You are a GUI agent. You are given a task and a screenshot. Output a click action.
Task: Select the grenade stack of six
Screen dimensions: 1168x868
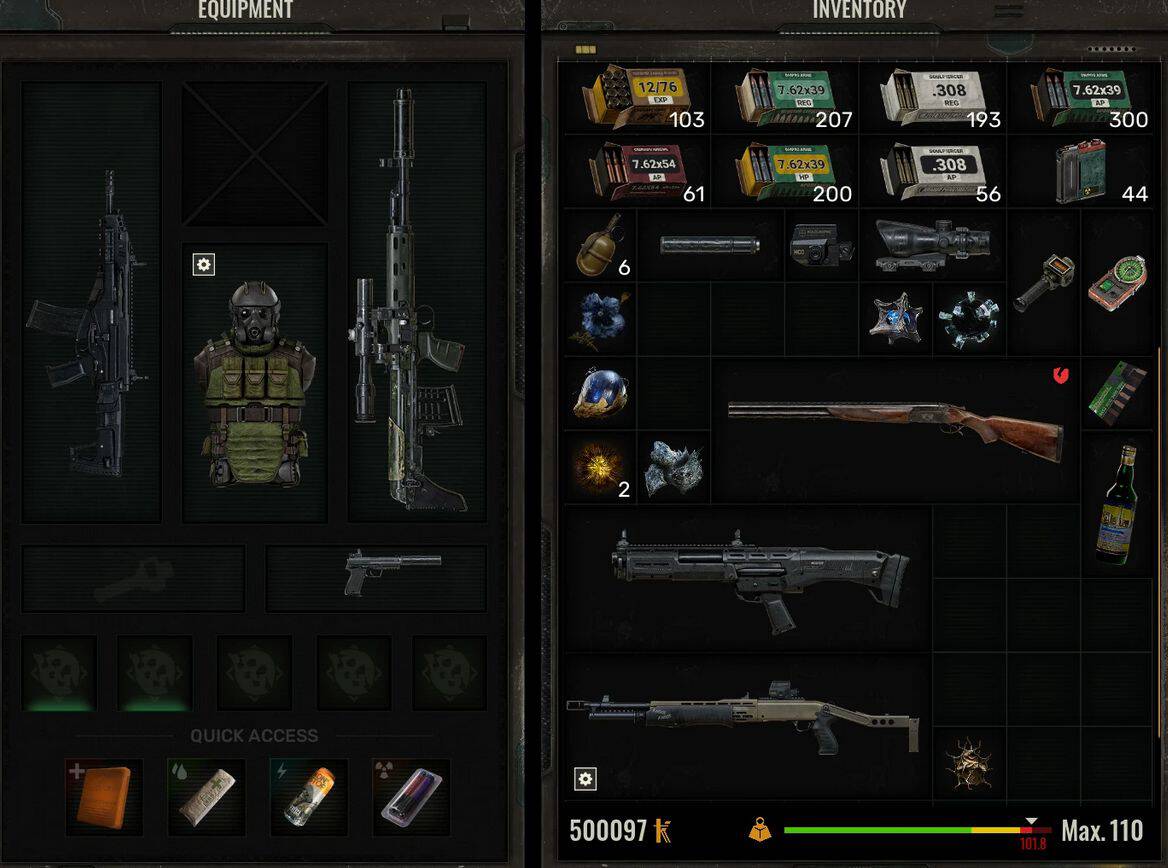coord(599,245)
